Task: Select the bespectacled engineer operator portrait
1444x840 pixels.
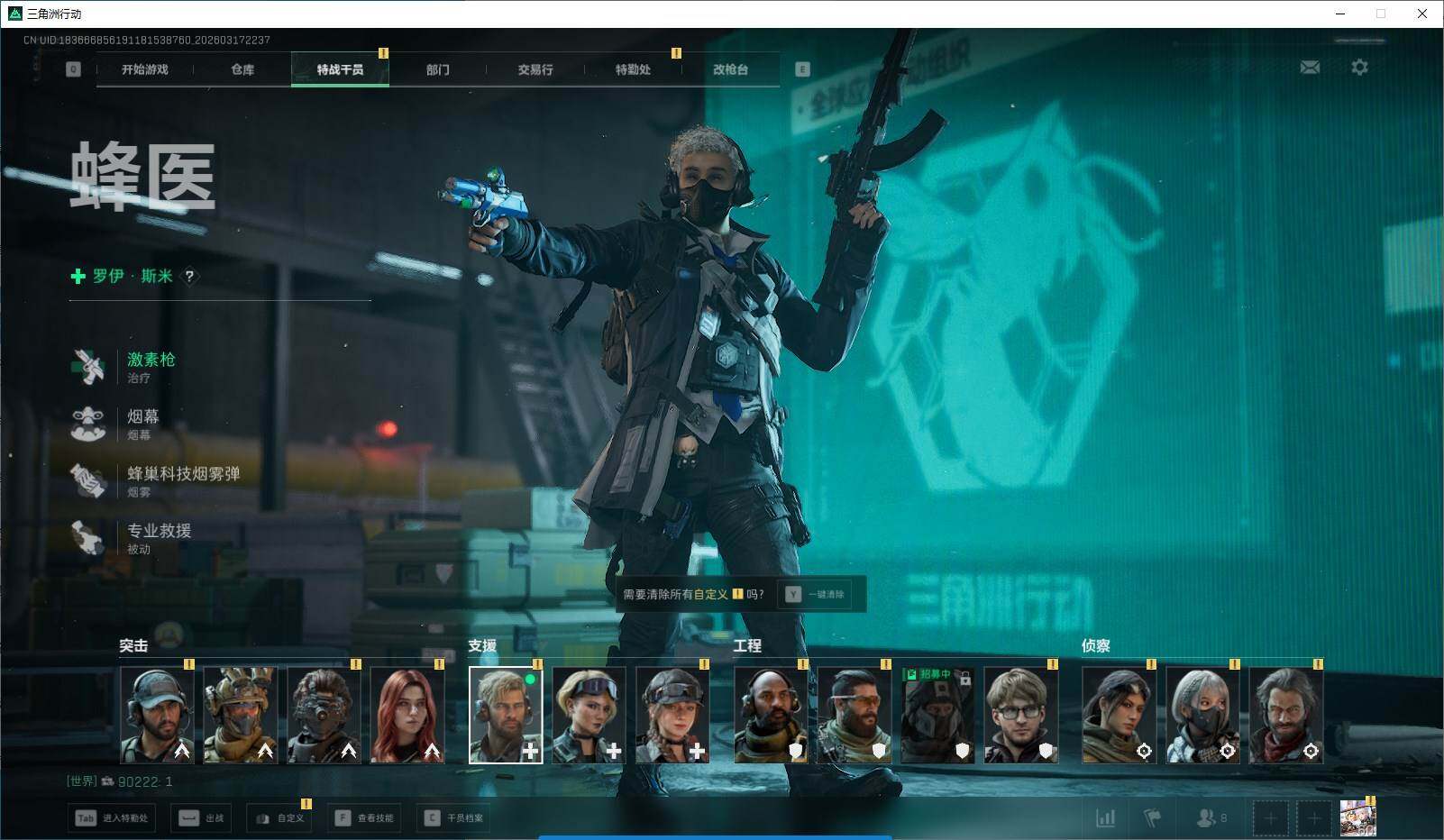Action: tap(1020, 716)
